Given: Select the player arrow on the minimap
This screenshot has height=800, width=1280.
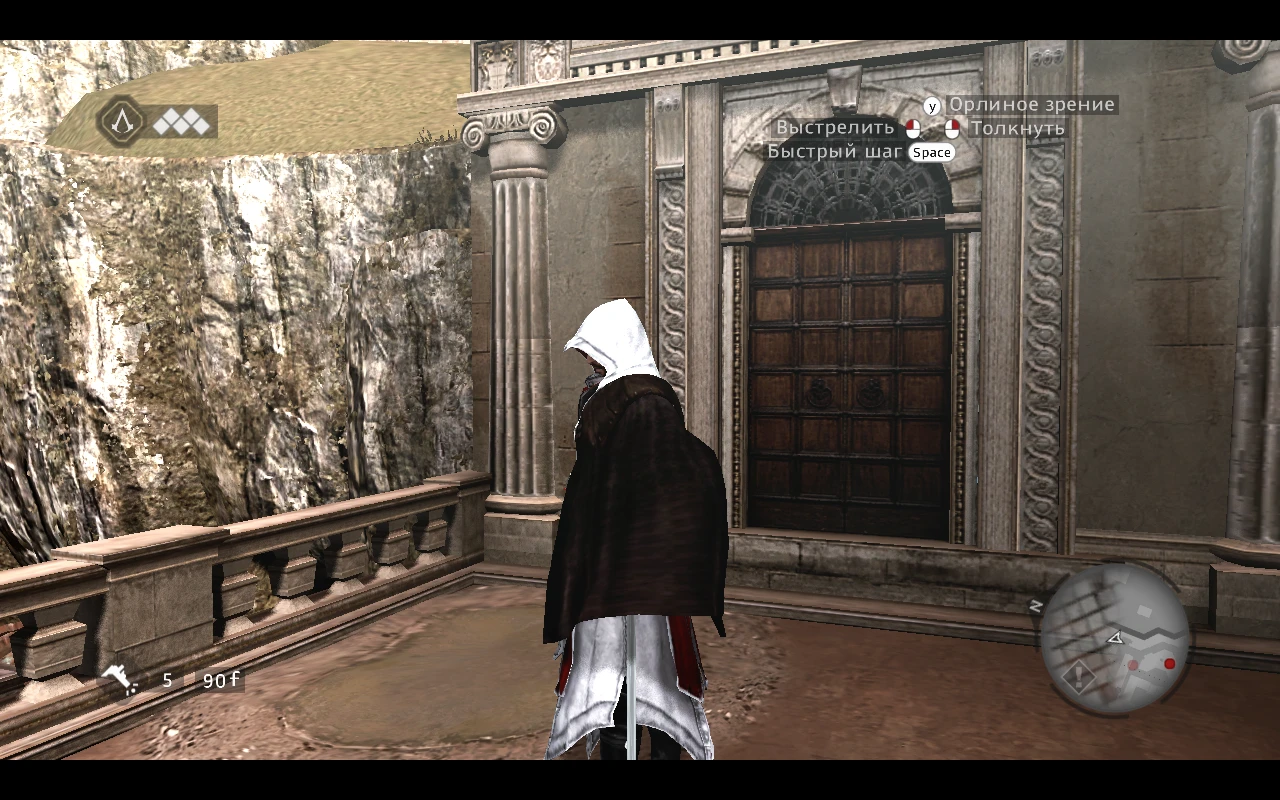Looking at the screenshot, I should (1116, 638).
